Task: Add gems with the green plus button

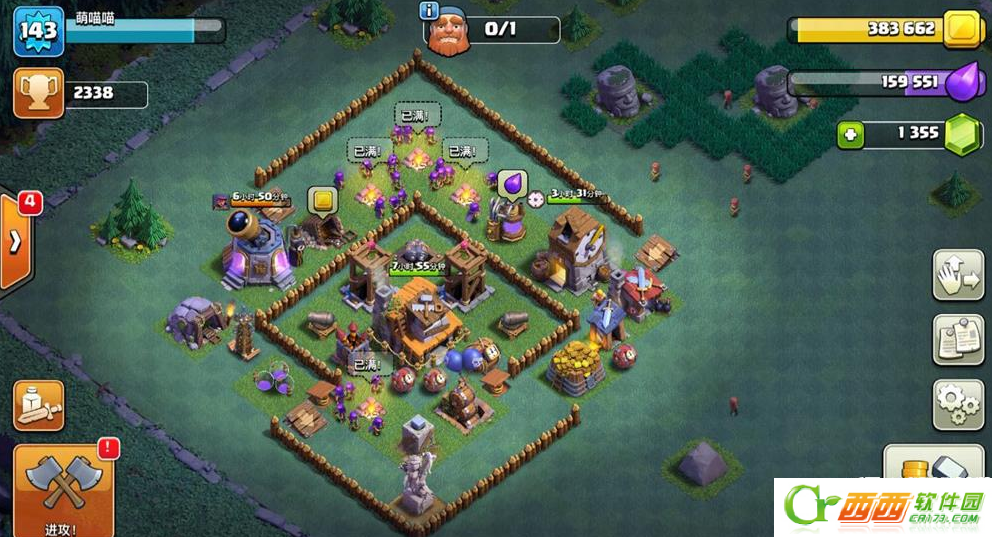Action: point(850,134)
